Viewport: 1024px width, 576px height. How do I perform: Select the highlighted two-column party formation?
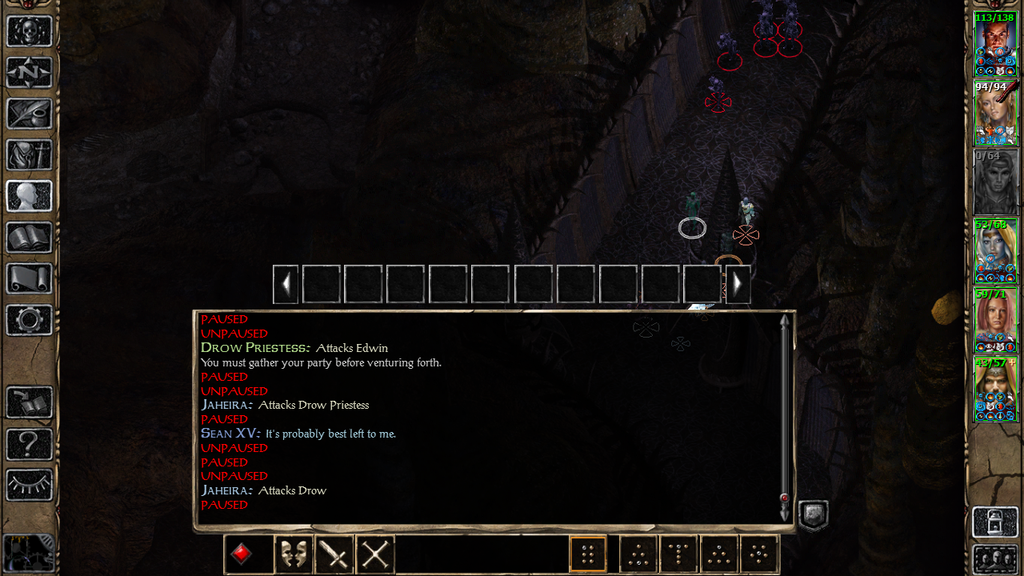(588, 554)
